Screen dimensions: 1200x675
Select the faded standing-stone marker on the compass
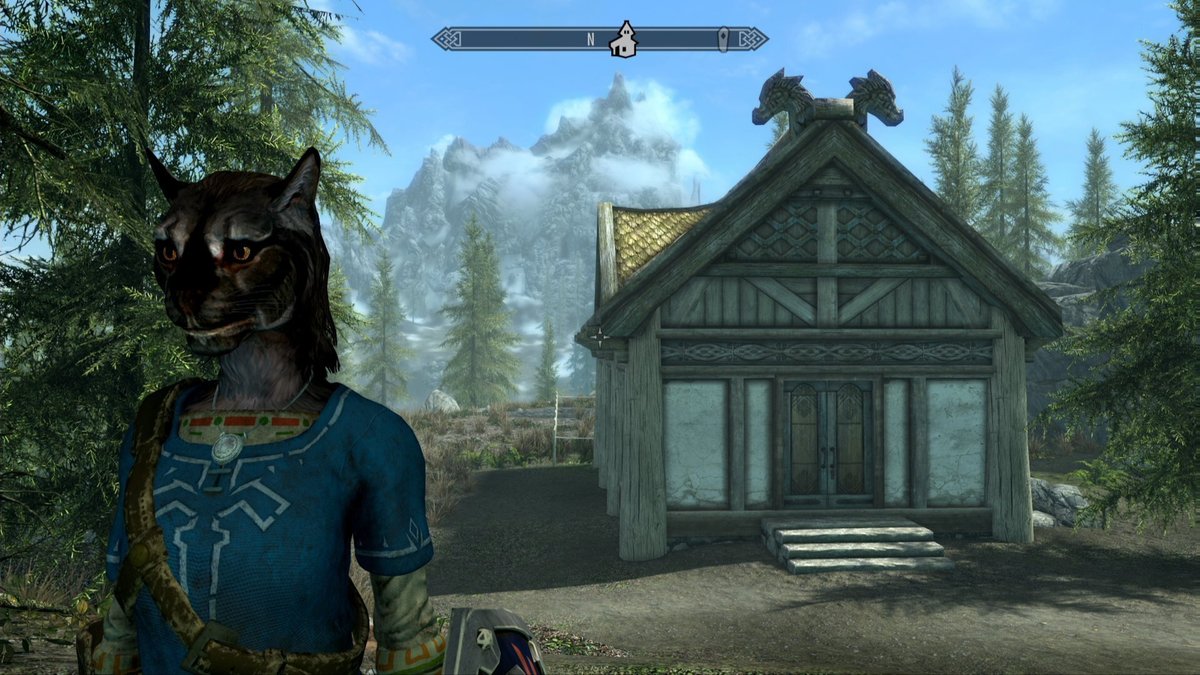pyautogui.click(x=725, y=40)
